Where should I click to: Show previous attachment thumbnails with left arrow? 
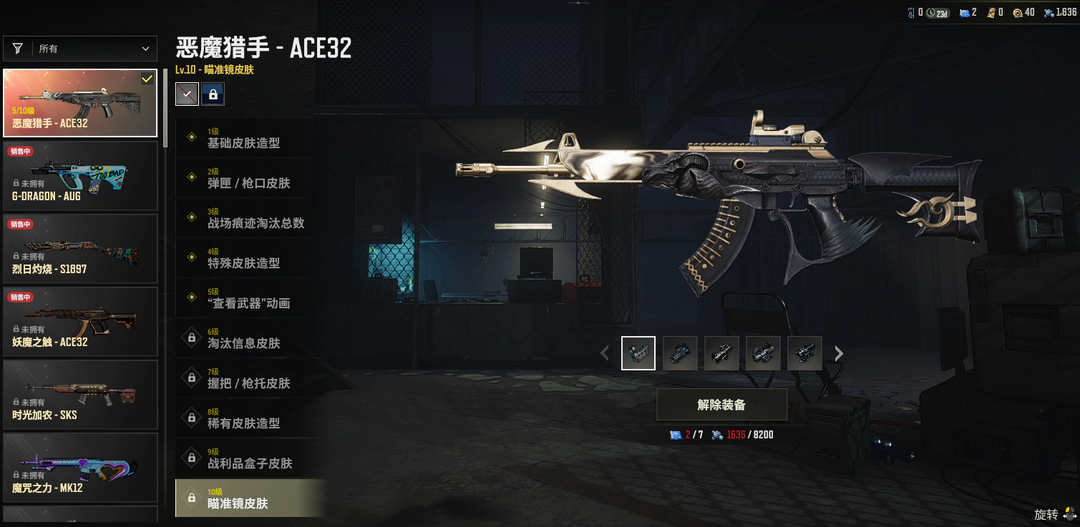click(x=604, y=353)
